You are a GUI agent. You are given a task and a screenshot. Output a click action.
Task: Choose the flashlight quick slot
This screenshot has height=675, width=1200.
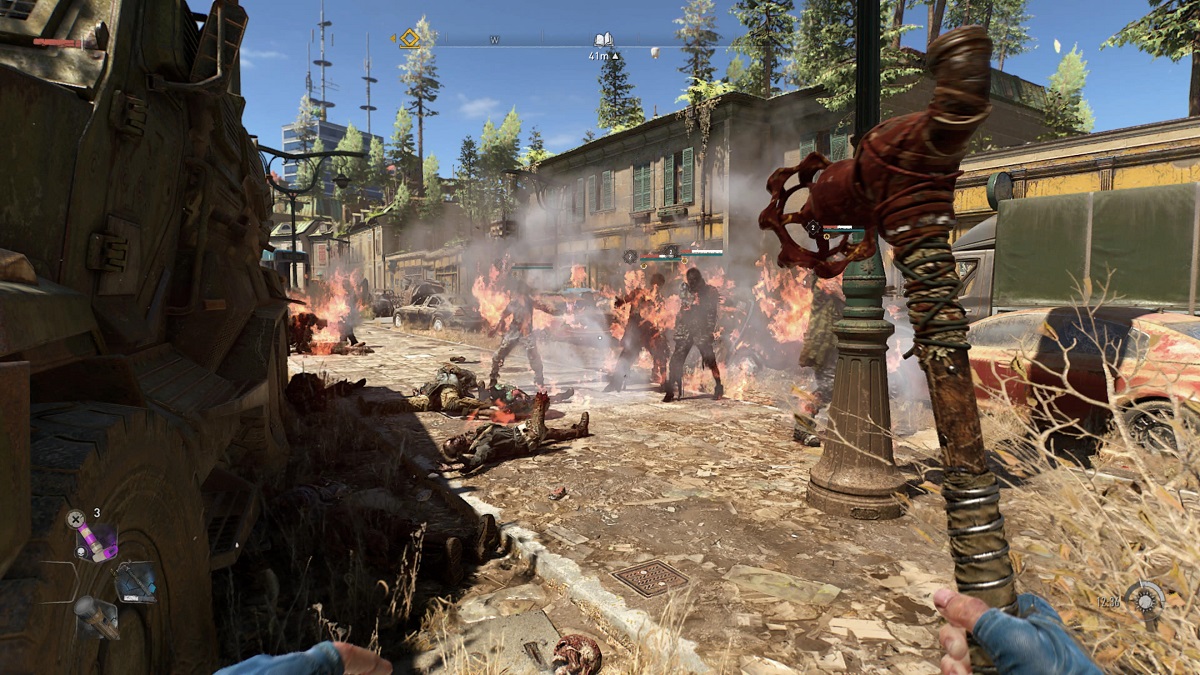96,615
